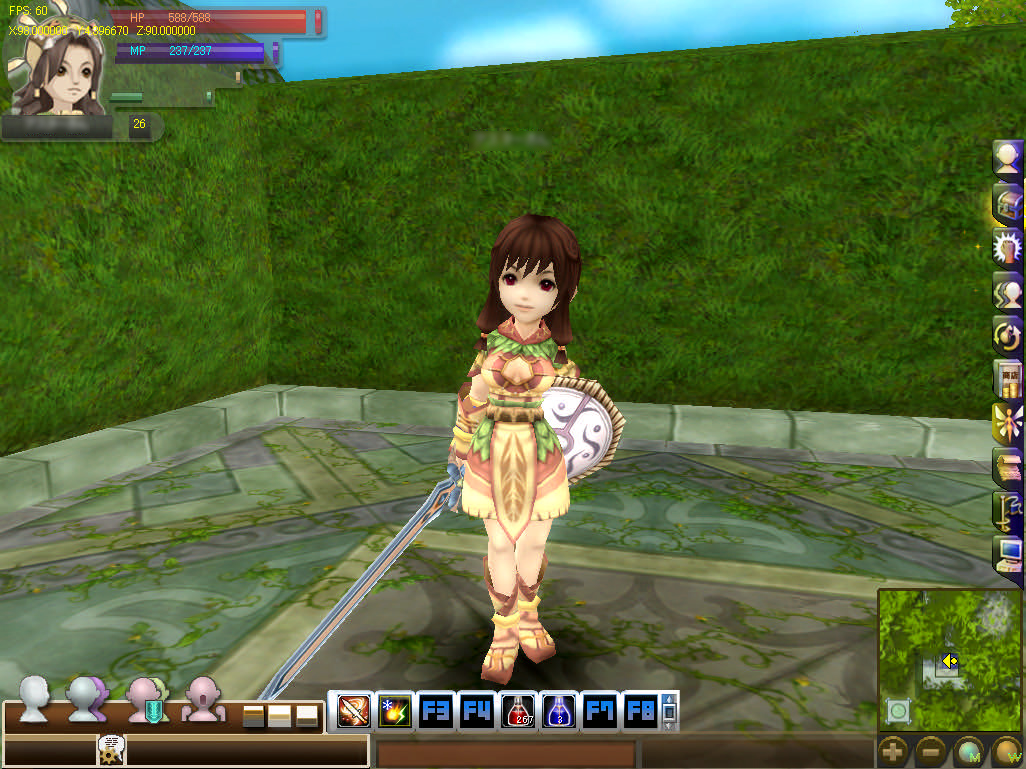Open the character info sidebar icon
The height and width of the screenshot is (769, 1026).
tap(1007, 158)
